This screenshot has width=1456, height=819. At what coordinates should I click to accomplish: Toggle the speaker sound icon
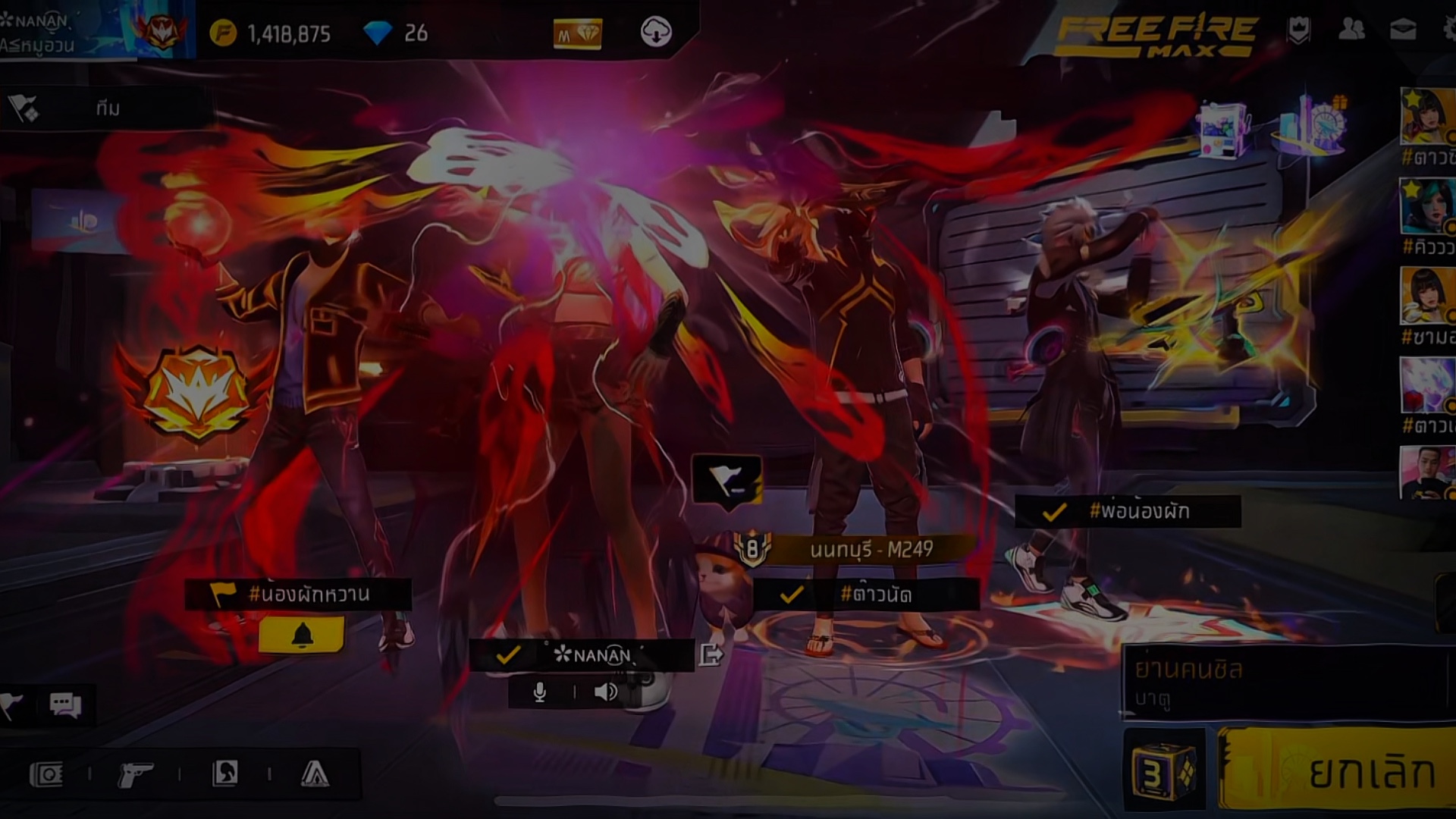pos(605,692)
